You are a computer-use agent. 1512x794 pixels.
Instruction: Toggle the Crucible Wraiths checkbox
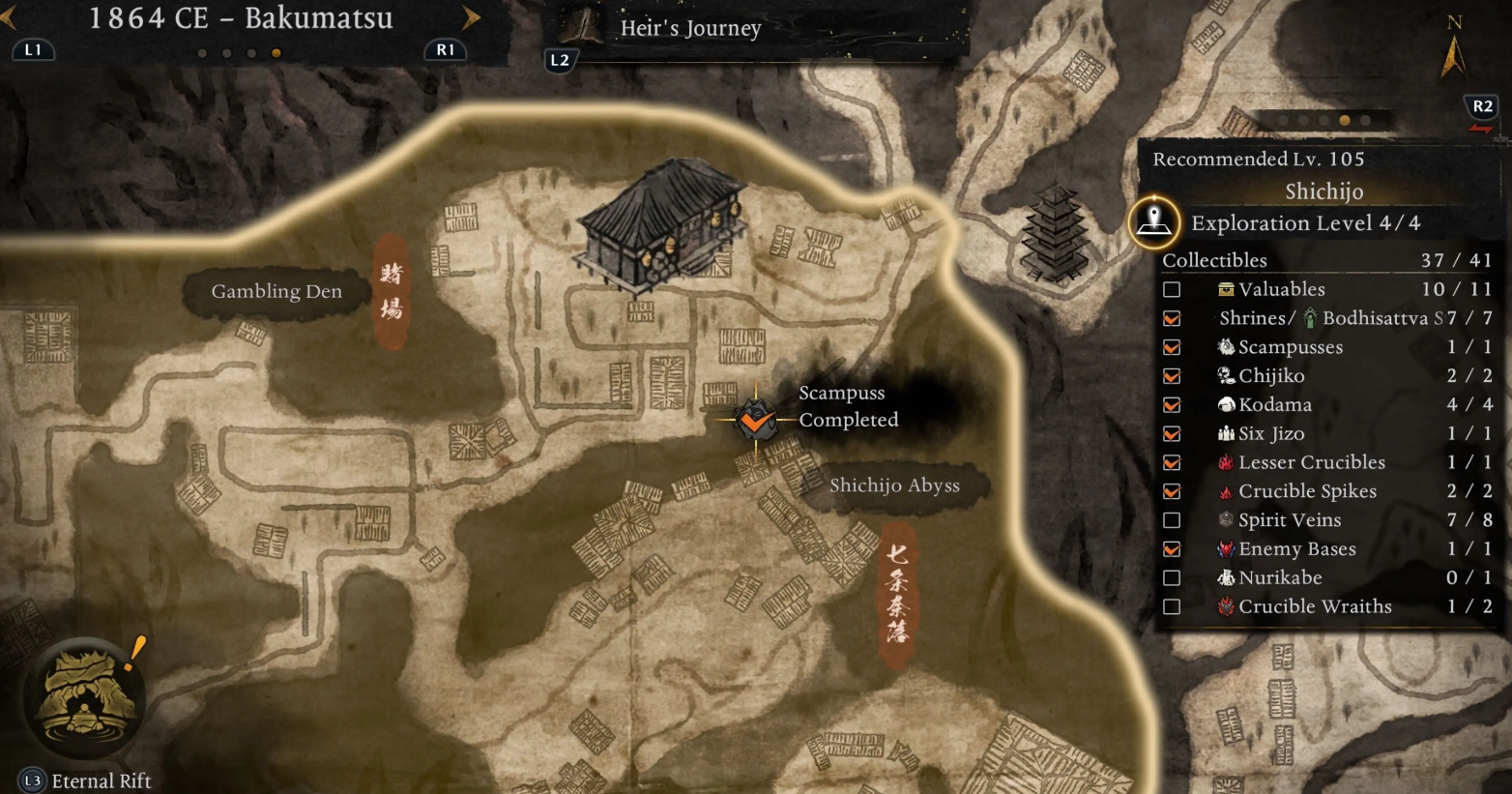[x=1172, y=607]
